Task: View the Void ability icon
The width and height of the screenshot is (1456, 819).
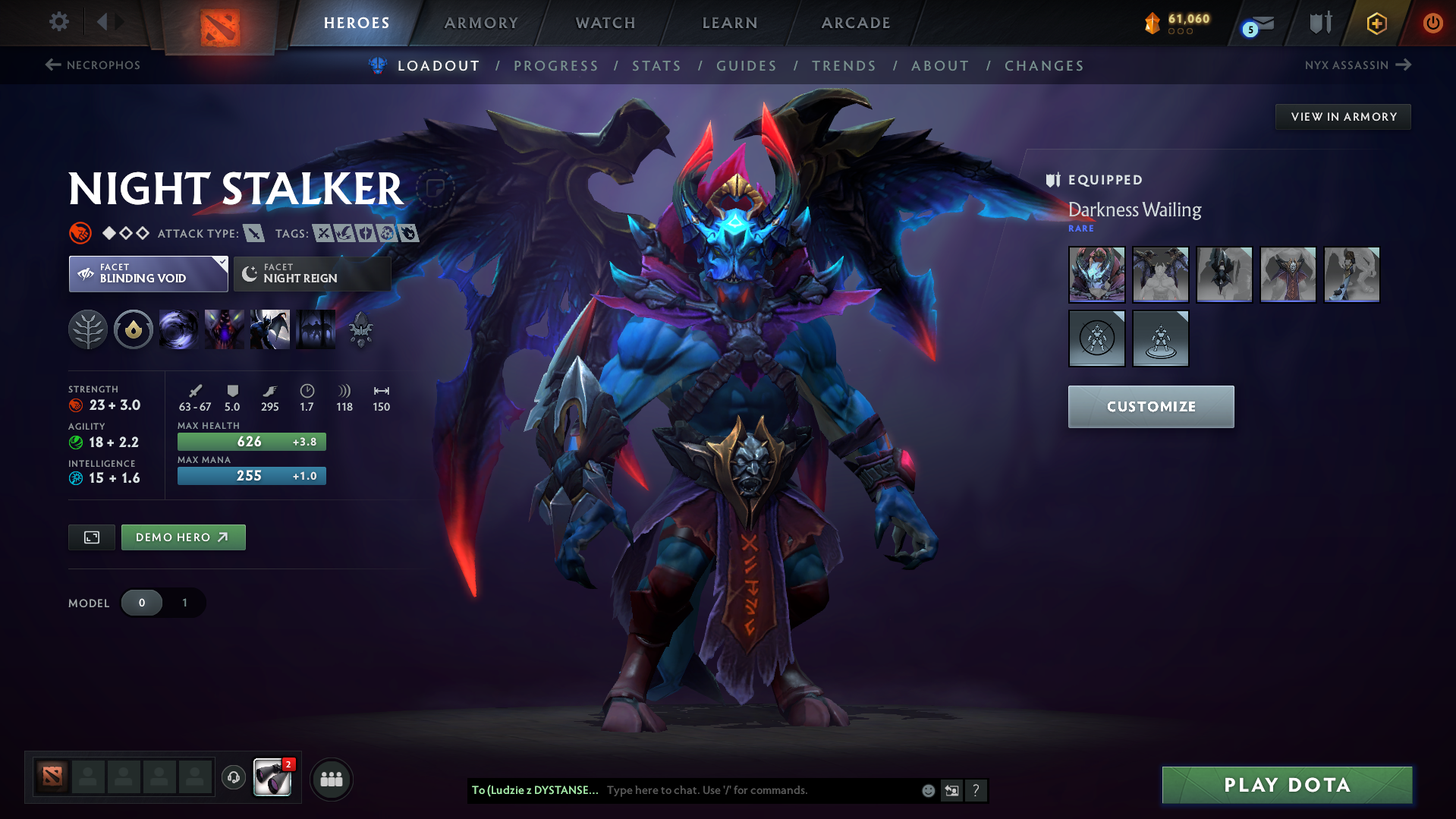Action: click(179, 329)
